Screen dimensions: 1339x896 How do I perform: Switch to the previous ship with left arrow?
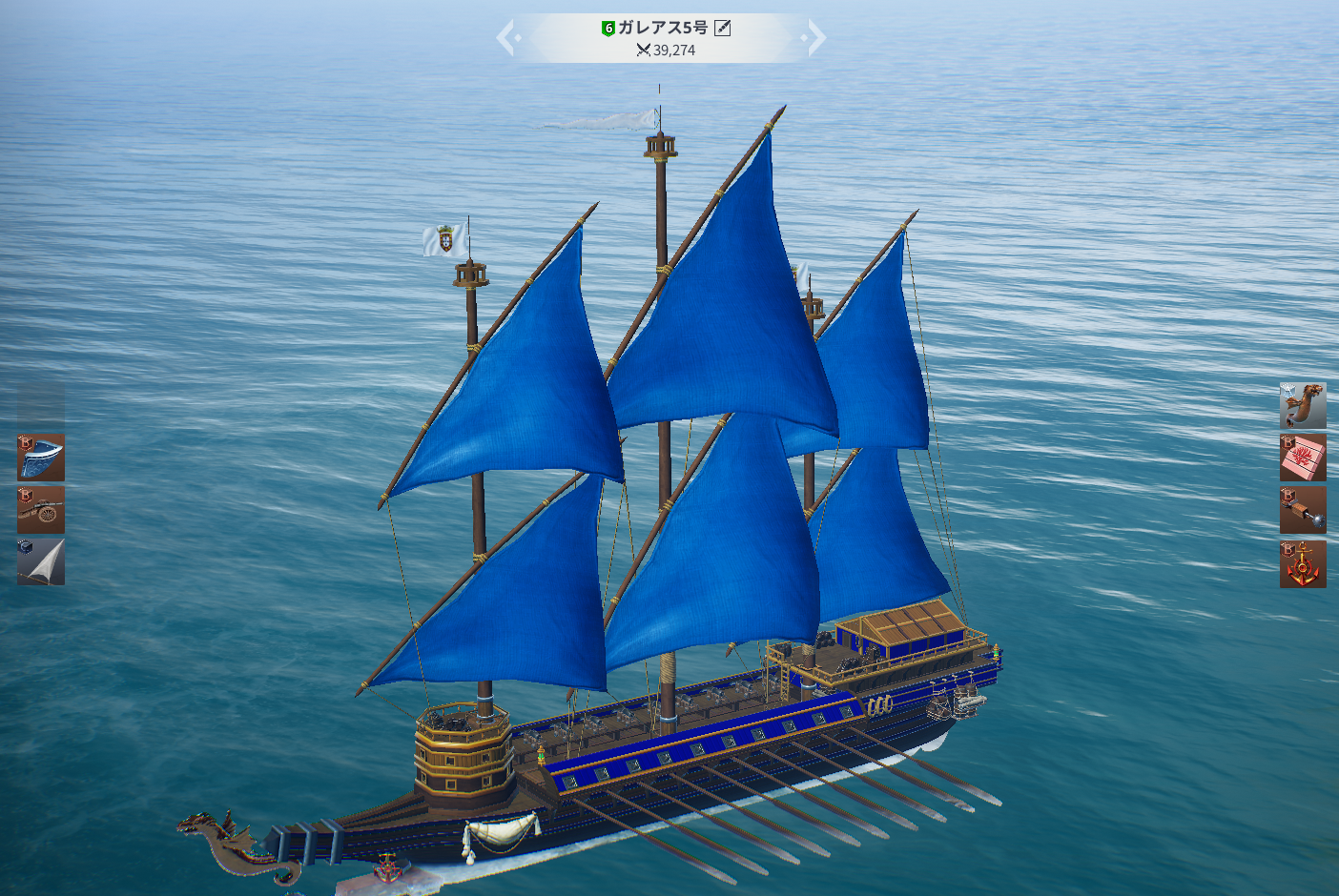(x=506, y=38)
